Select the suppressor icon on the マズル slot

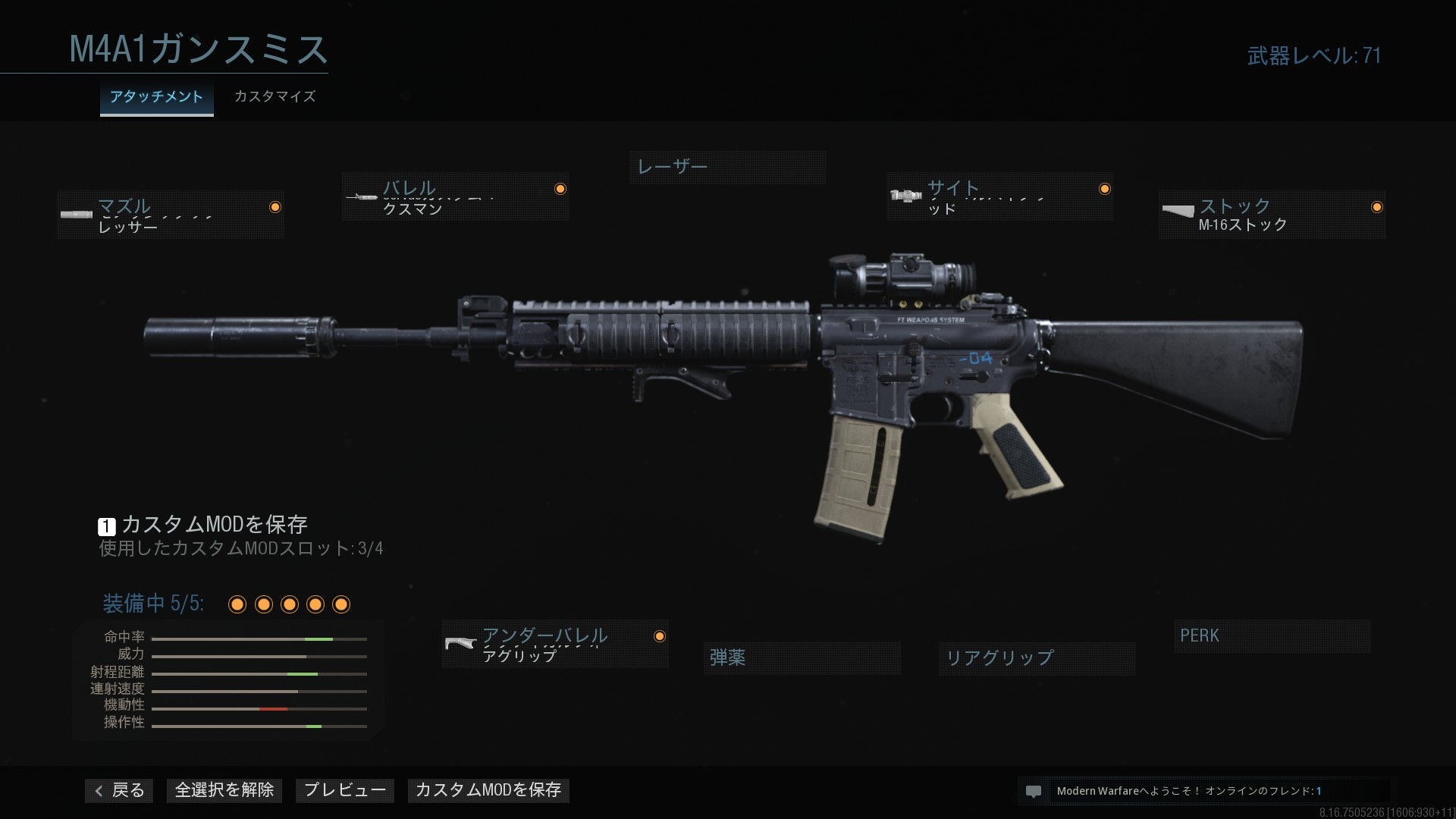click(77, 215)
